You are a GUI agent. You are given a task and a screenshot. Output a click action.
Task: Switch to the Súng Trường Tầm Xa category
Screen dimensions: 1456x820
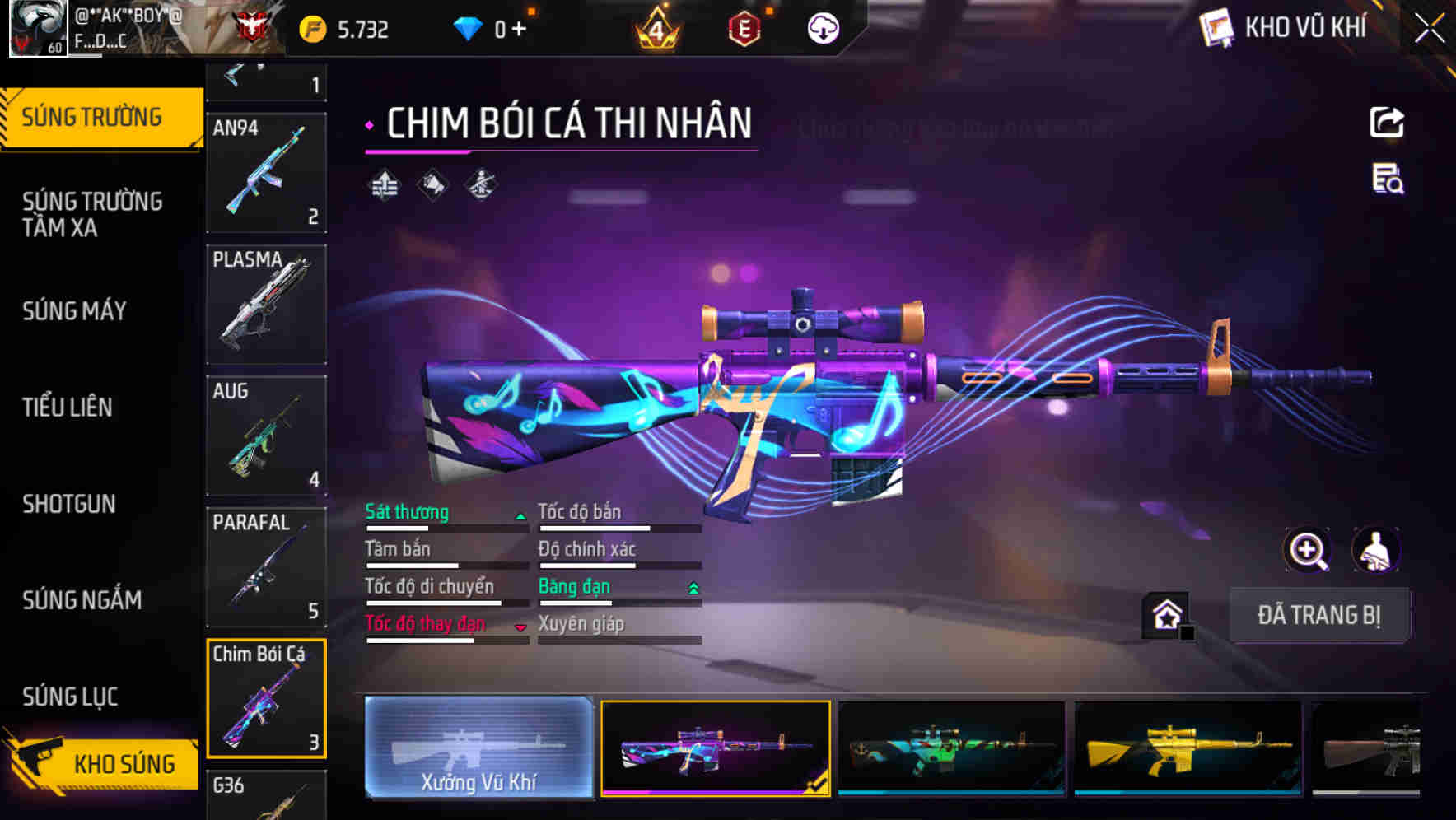pos(92,214)
